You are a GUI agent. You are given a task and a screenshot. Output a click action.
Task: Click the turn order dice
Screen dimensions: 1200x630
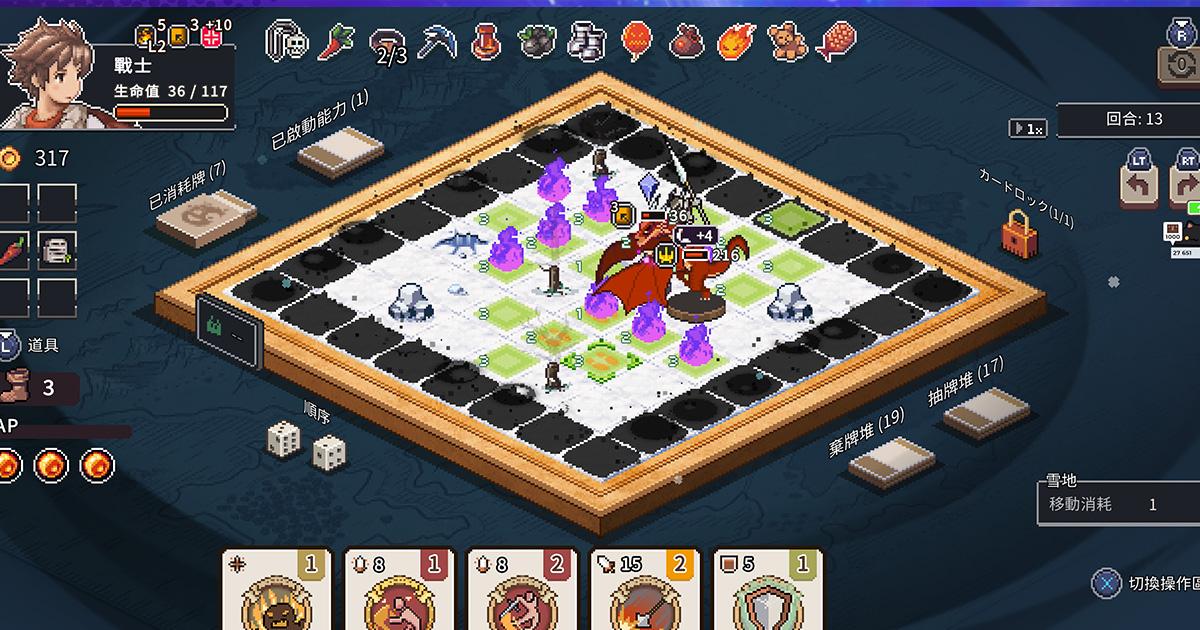click(x=307, y=447)
